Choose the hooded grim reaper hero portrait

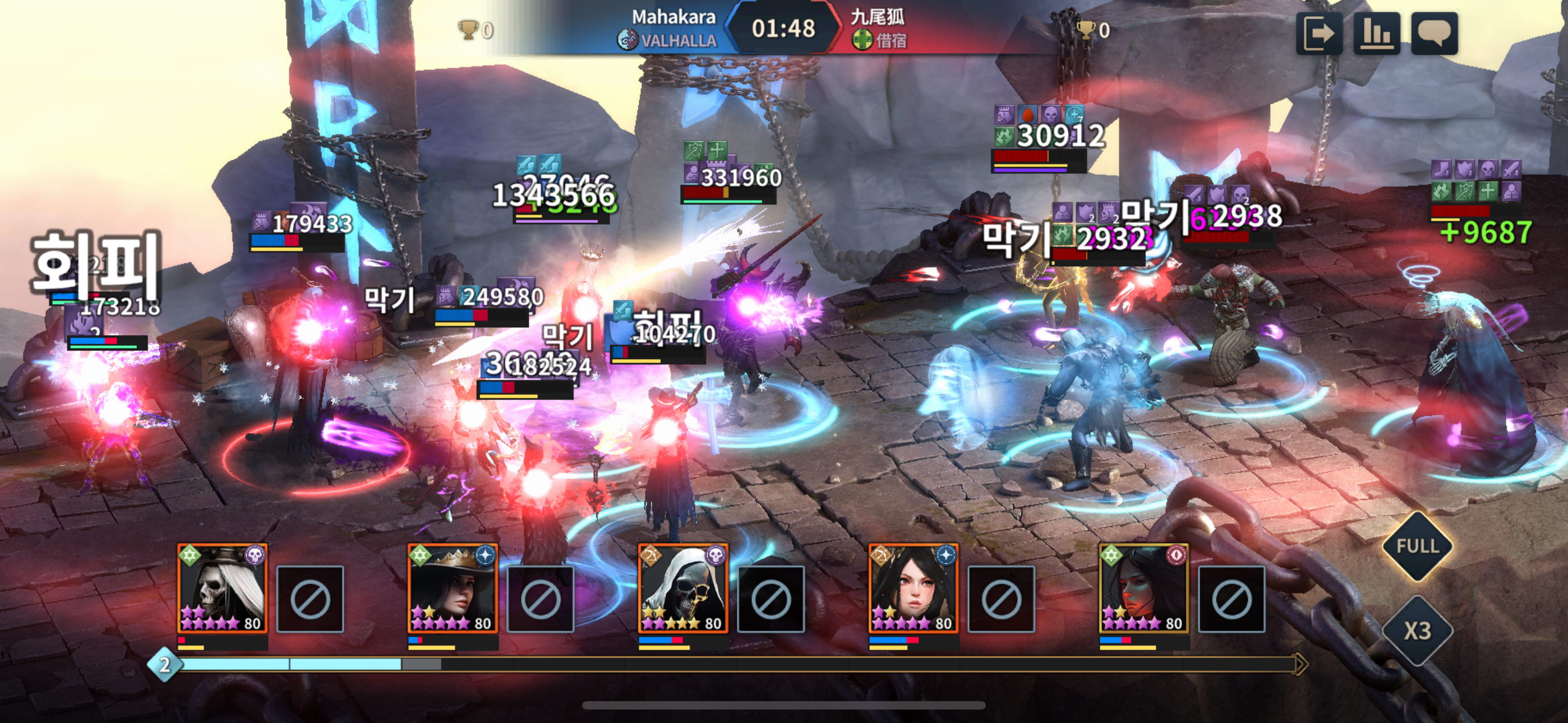point(683,589)
